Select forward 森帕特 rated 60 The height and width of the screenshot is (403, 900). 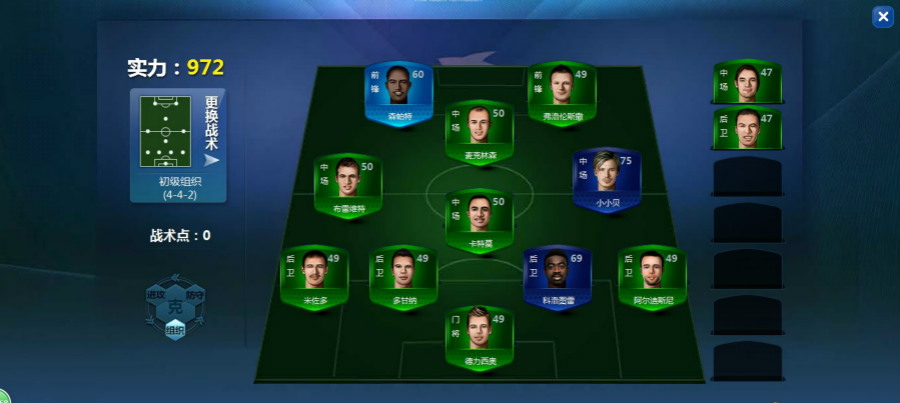coord(398,92)
